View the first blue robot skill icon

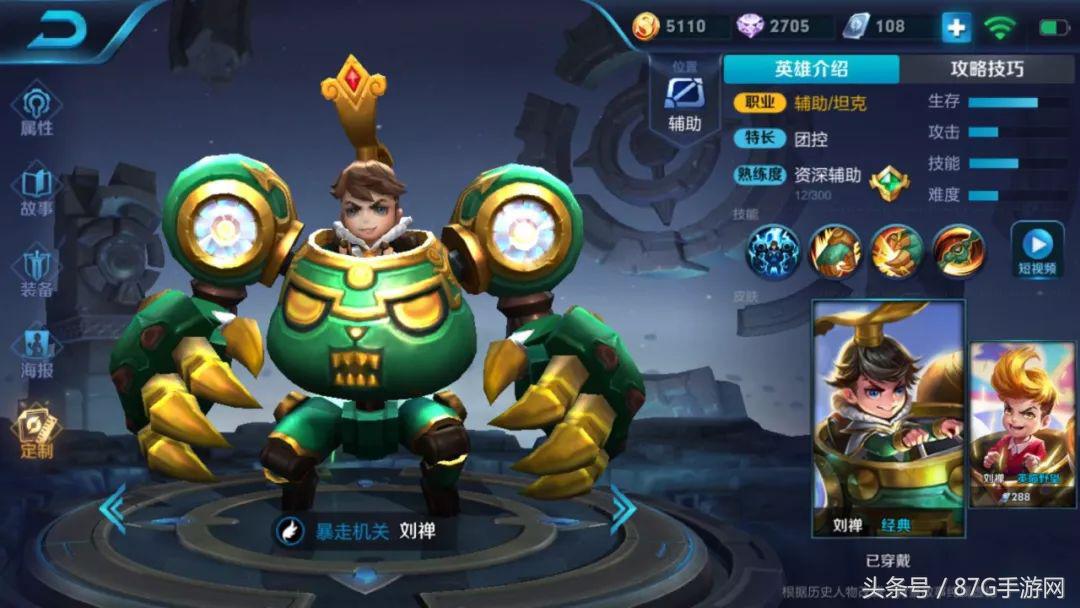[x=773, y=250]
